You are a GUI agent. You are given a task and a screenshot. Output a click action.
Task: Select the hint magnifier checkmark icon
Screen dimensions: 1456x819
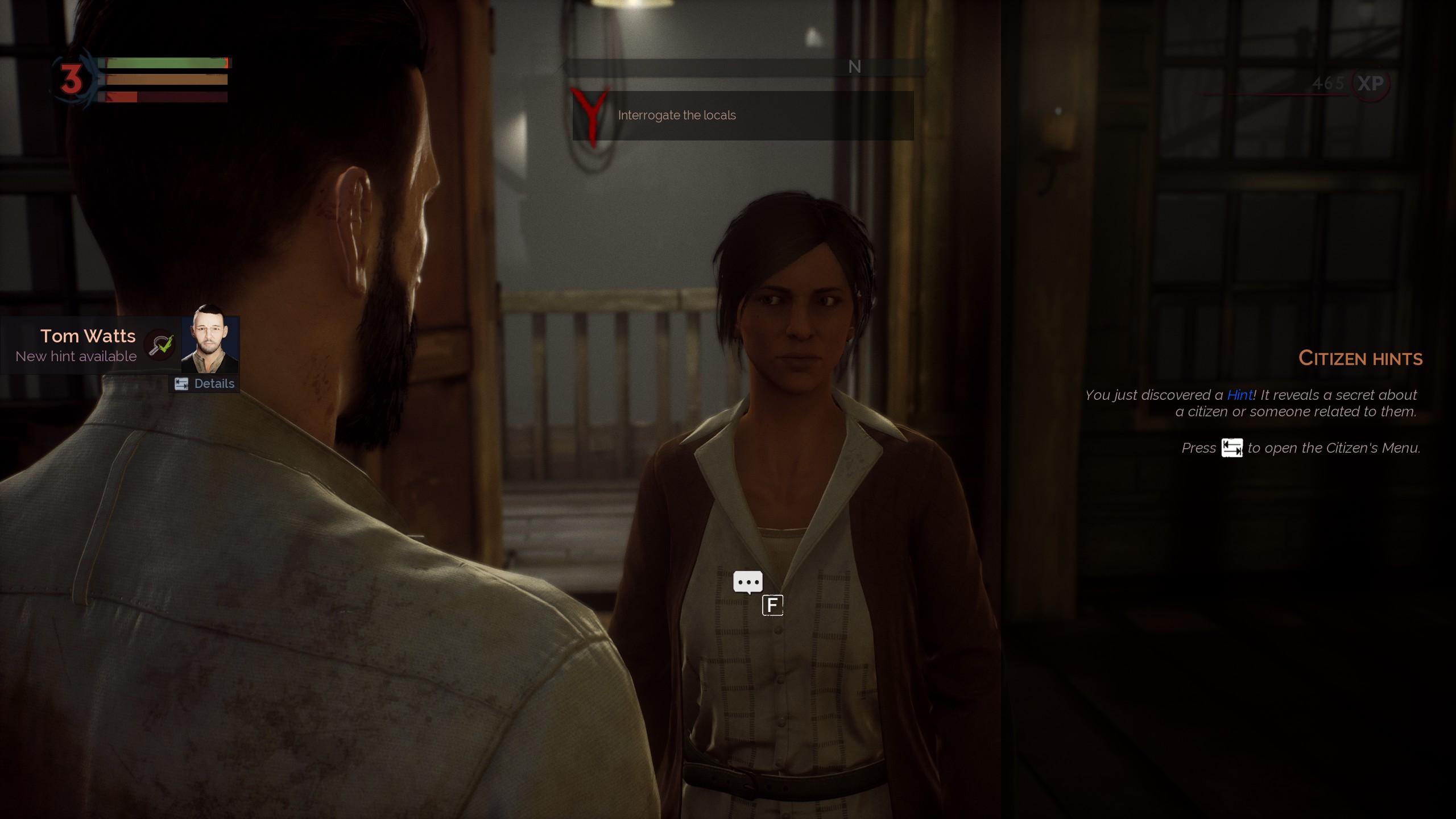click(160, 345)
